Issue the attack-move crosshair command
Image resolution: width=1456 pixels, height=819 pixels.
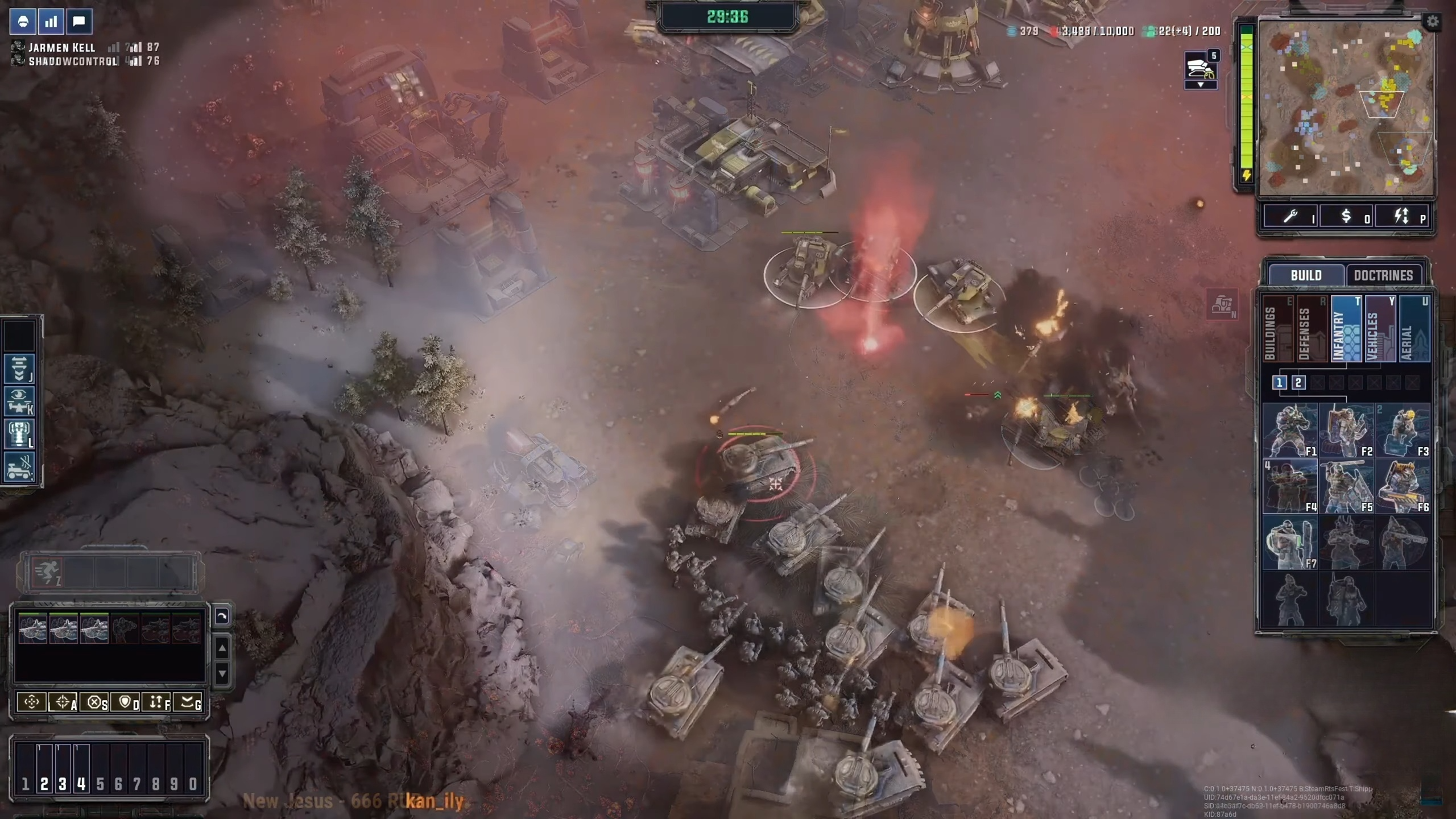63,702
